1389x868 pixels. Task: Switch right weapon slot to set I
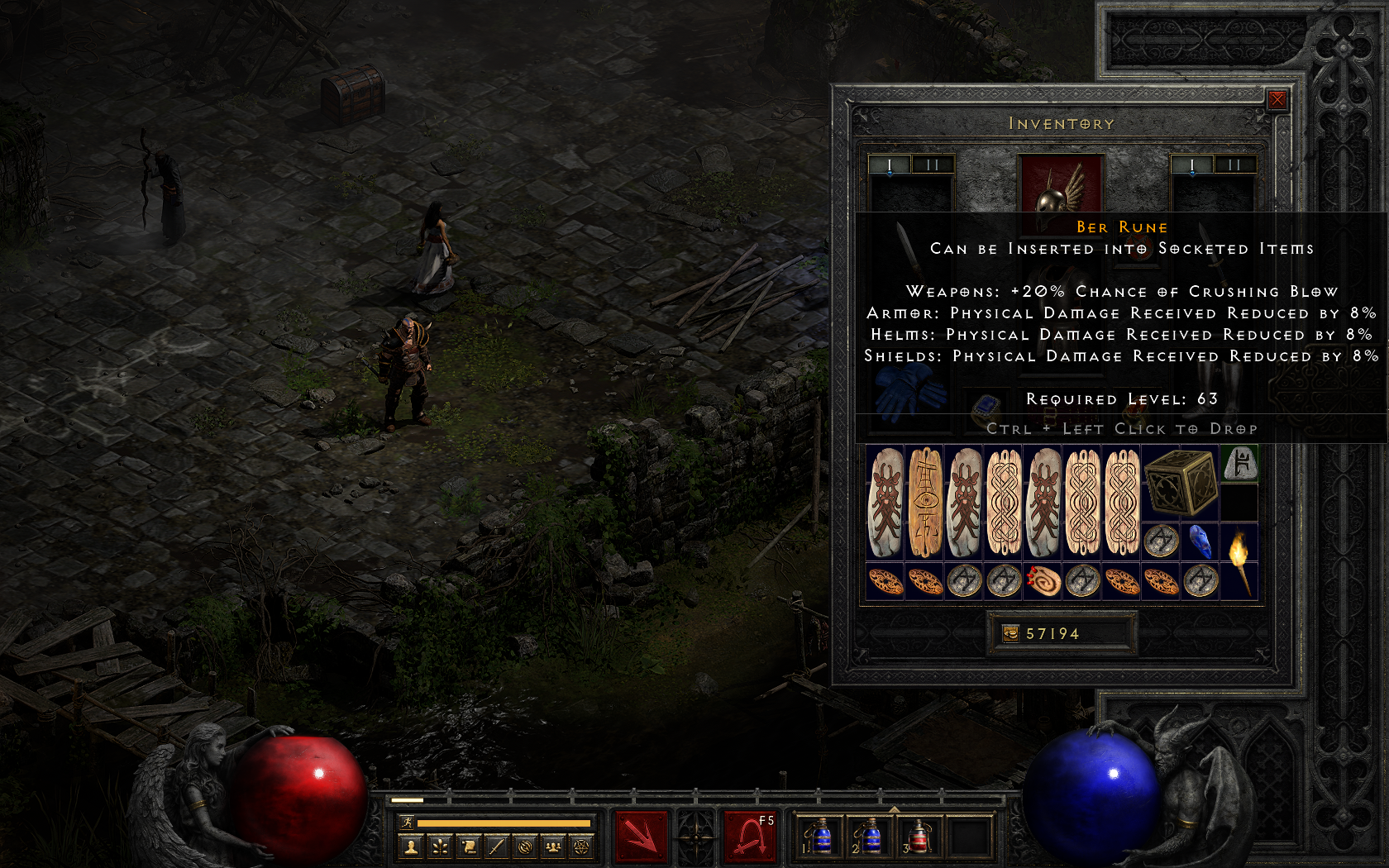pos(1191,165)
